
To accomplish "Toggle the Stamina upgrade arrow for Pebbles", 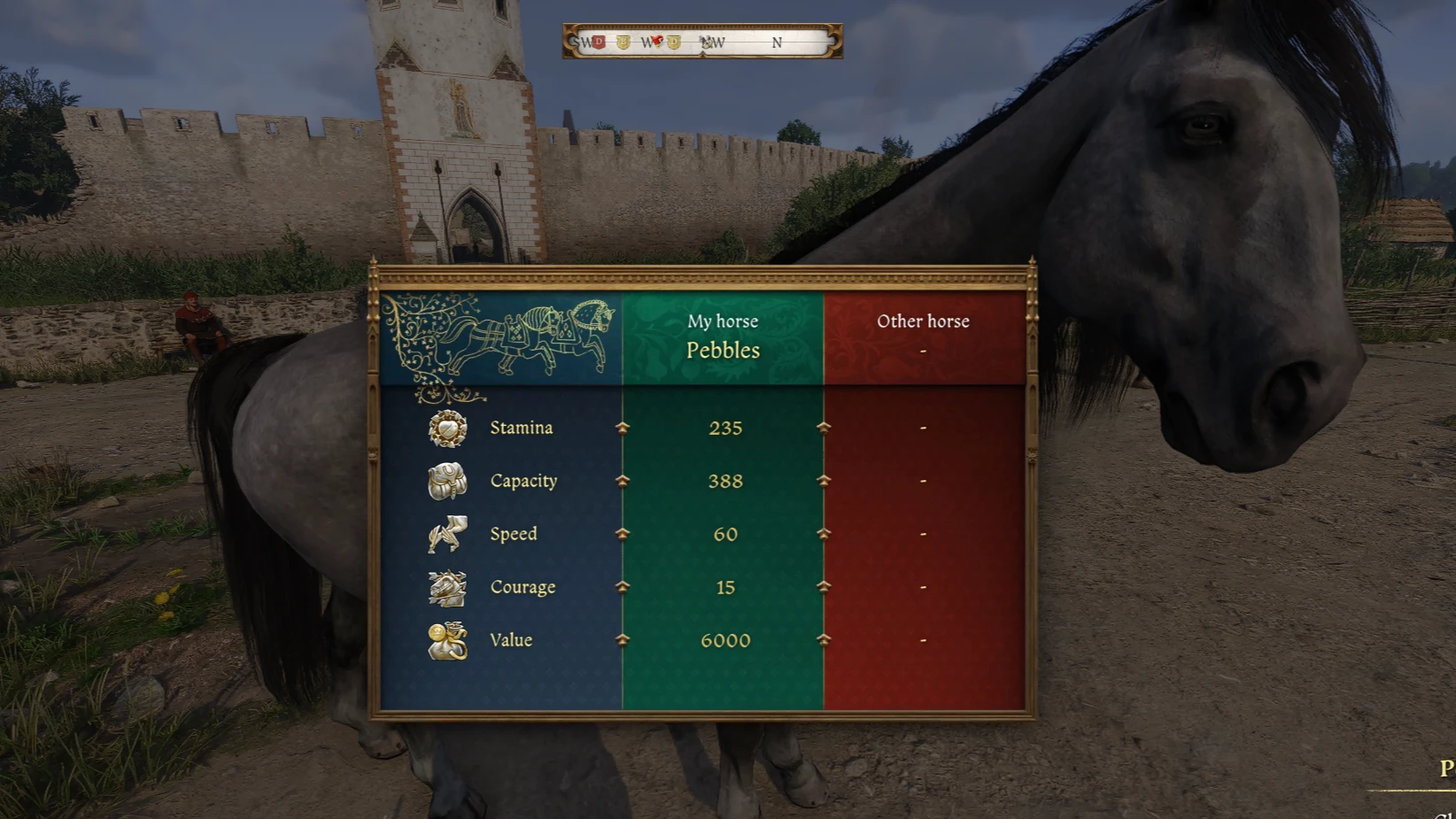I will pos(623,428).
